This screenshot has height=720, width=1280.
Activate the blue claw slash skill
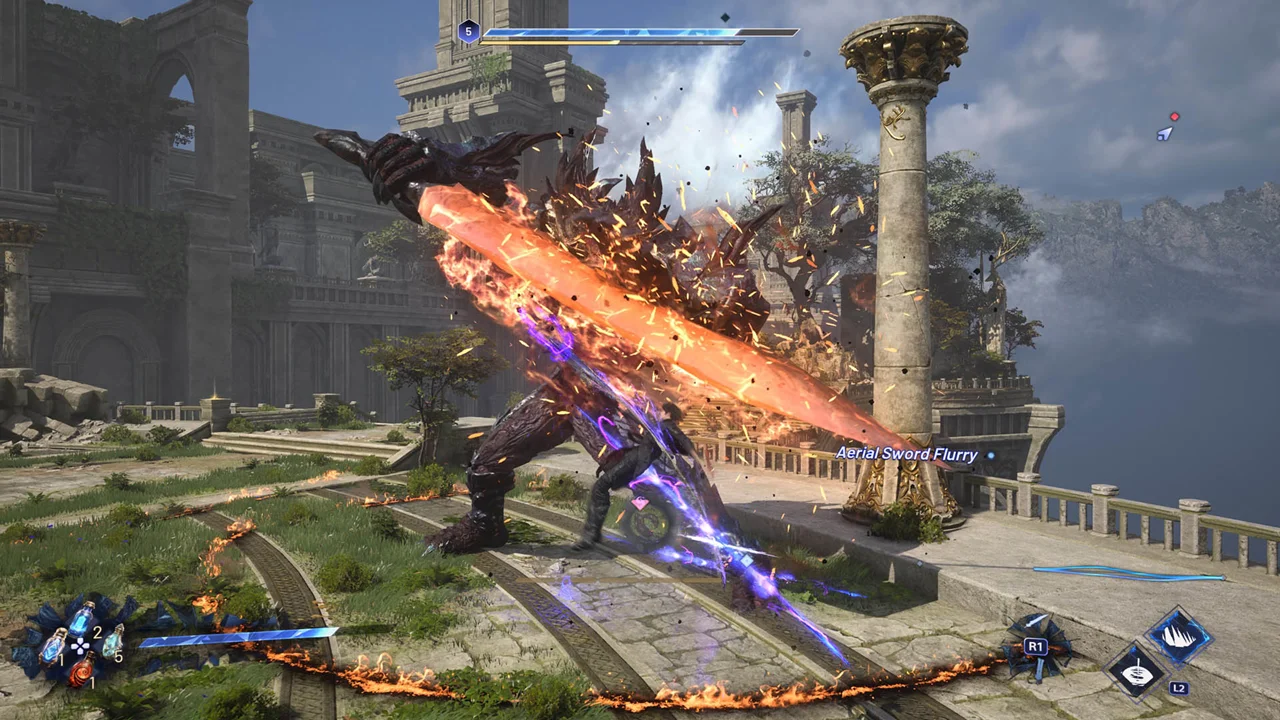coord(1179,637)
